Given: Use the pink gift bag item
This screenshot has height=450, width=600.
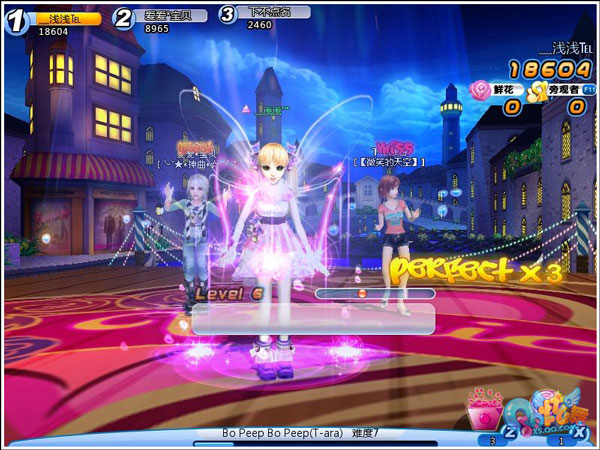Looking at the screenshot, I should 485,413.
